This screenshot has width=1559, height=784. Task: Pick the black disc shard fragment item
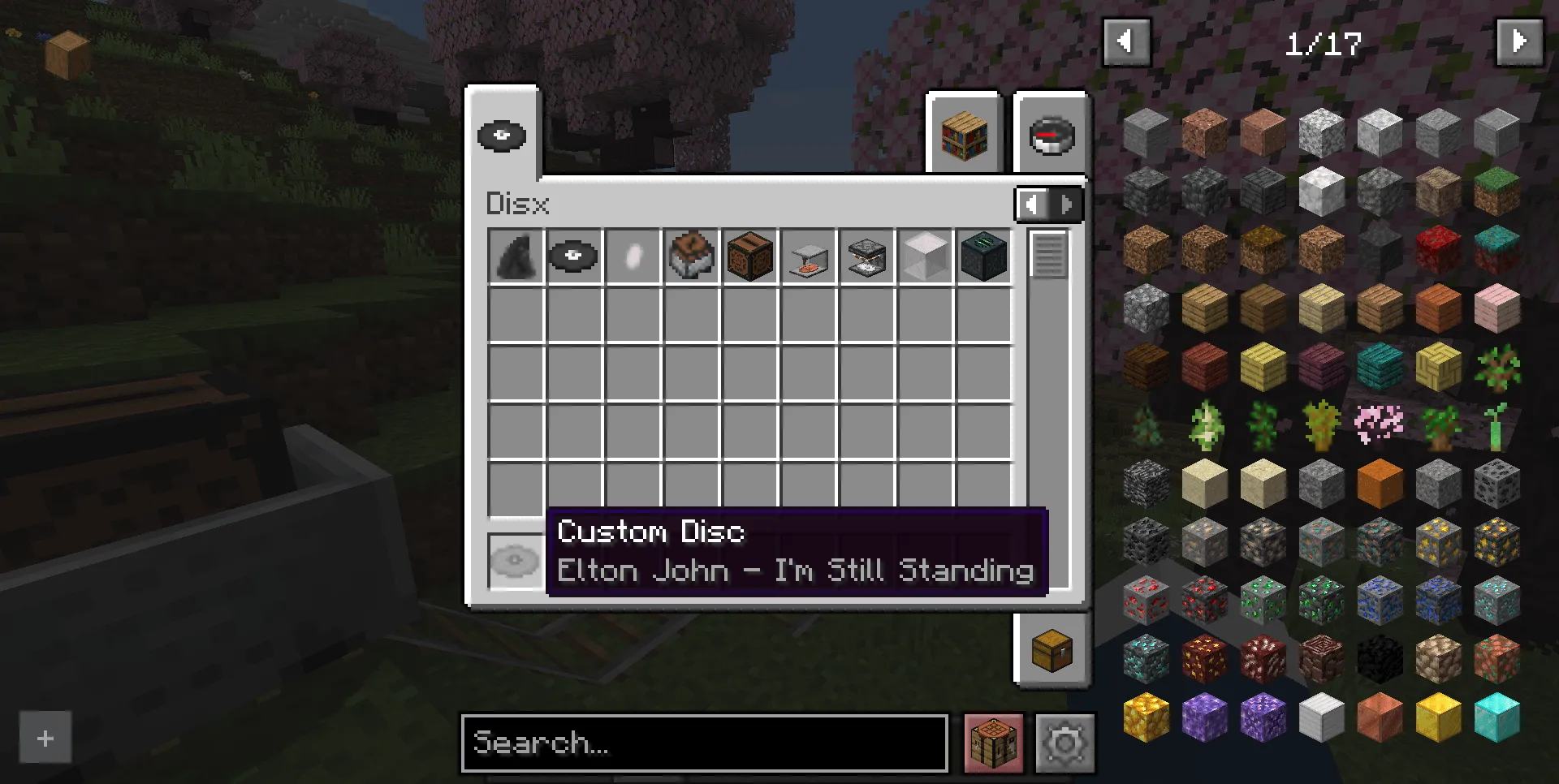click(516, 256)
